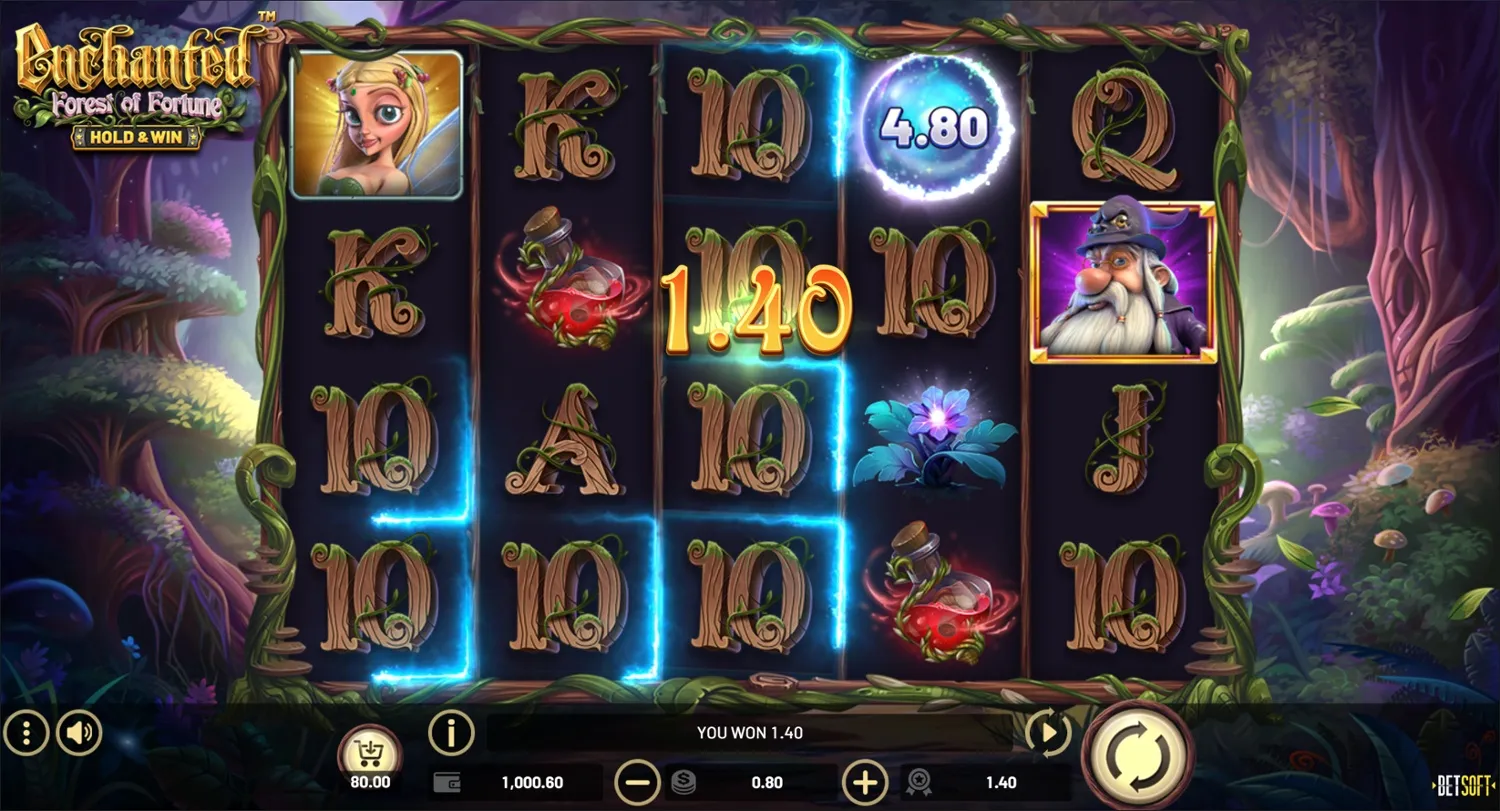Click the wallet icon next to balance
The width and height of the screenshot is (1500, 811).
click(449, 783)
